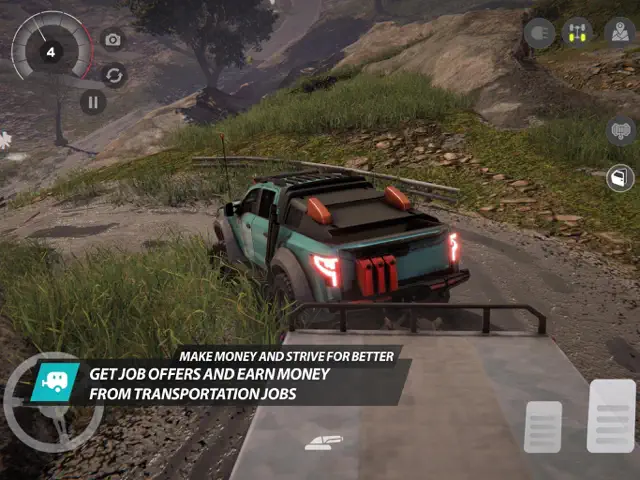Apply the brake pedal
The height and width of the screenshot is (480, 640).
(x=543, y=427)
